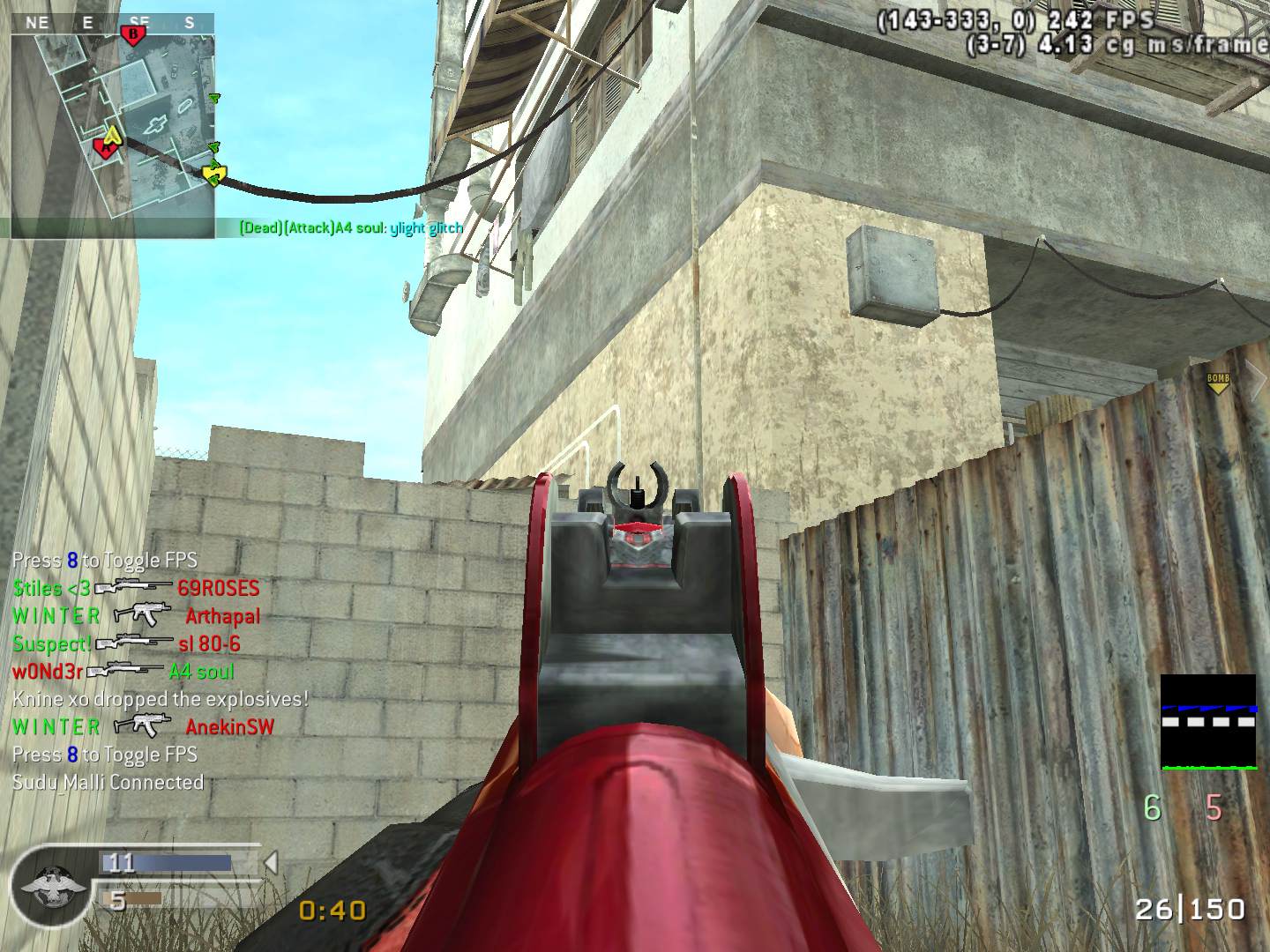Select the B bomb site marker on minimap
The height and width of the screenshot is (952, 1270).
point(133,34)
